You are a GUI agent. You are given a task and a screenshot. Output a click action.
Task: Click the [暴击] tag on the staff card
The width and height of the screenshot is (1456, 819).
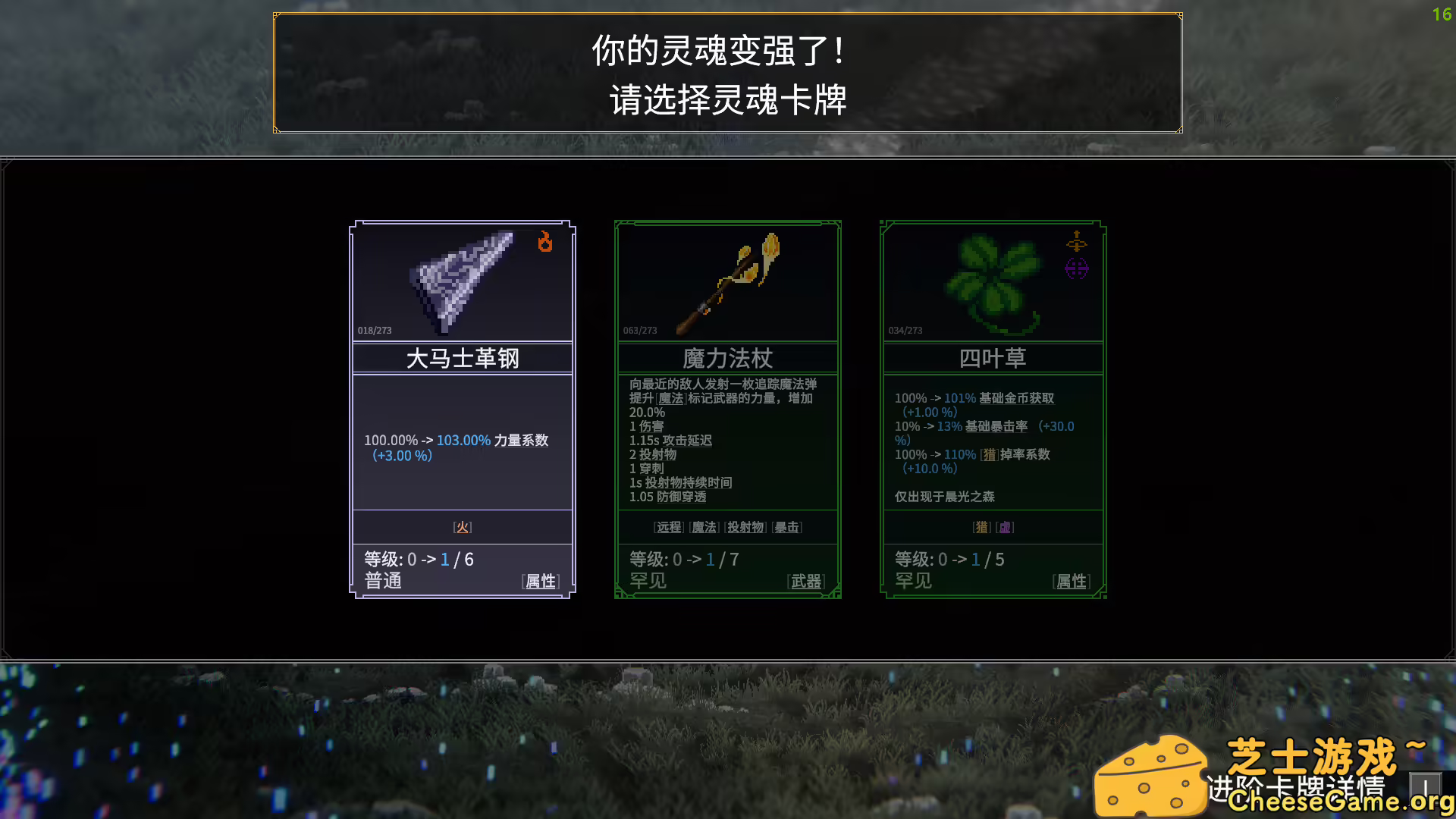point(787,527)
